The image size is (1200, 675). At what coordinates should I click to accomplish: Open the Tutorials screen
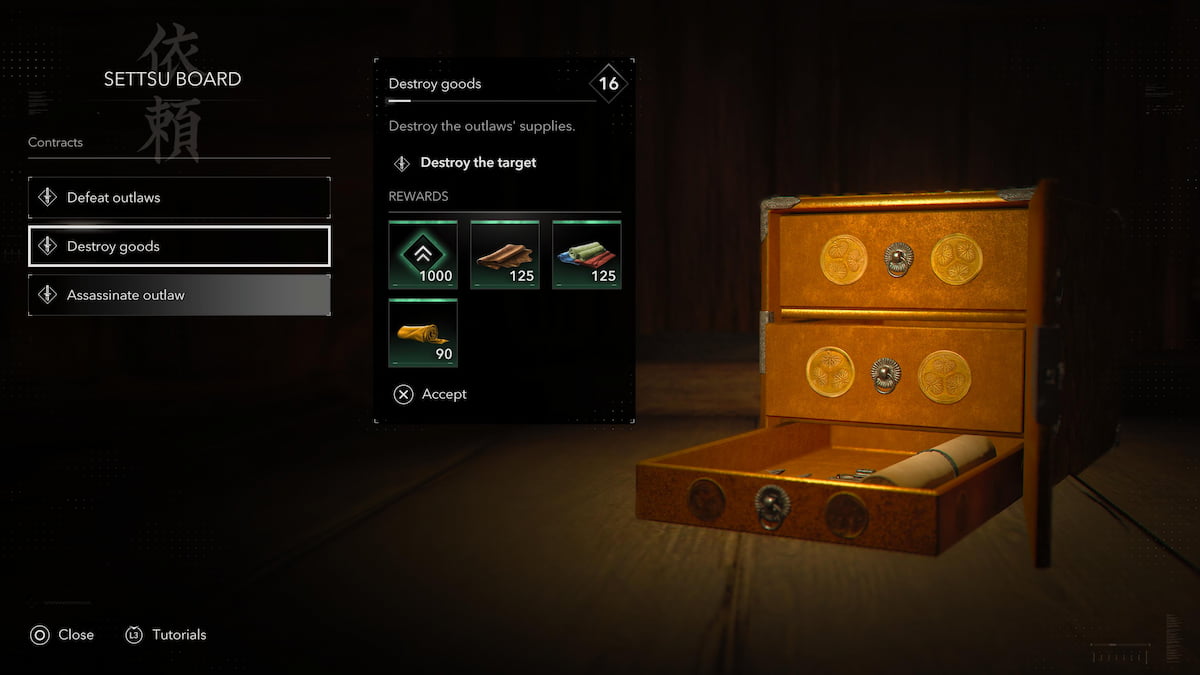(166, 635)
